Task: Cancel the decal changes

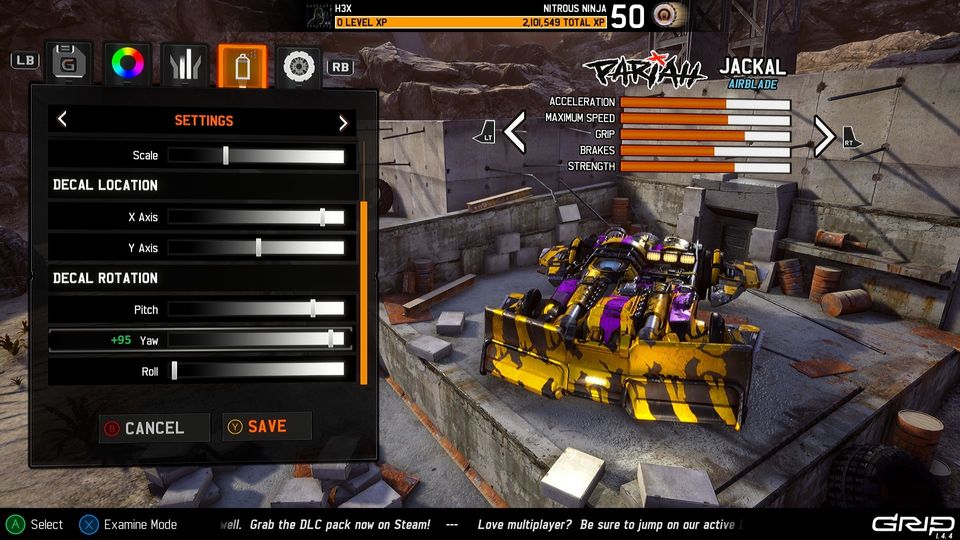Action: [154, 428]
